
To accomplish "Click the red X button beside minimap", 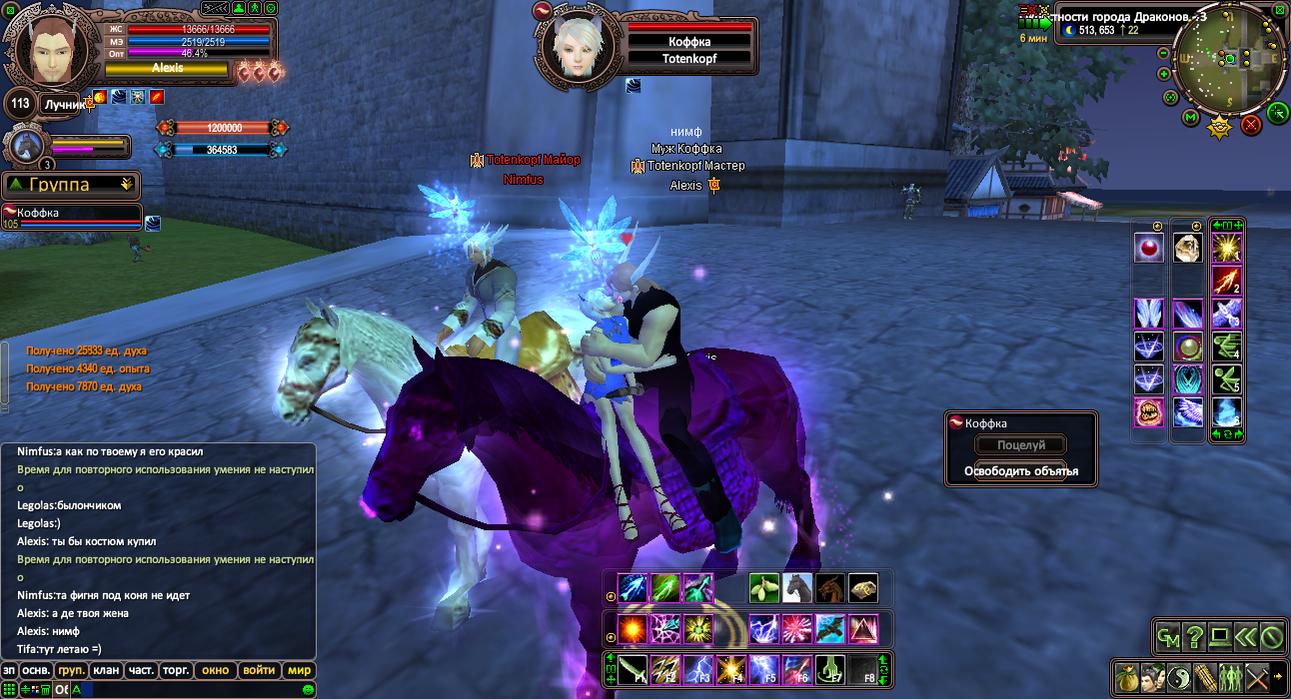I will pyautogui.click(x=1251, y=125).
